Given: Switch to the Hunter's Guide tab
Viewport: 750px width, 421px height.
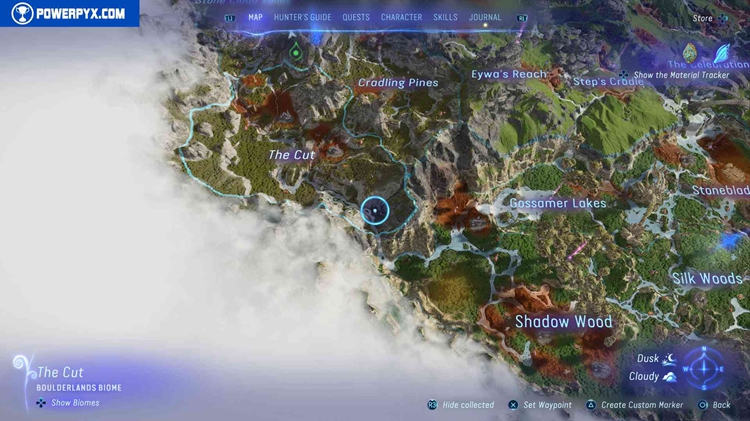Looking at the screenshot, I should (302, 17).
